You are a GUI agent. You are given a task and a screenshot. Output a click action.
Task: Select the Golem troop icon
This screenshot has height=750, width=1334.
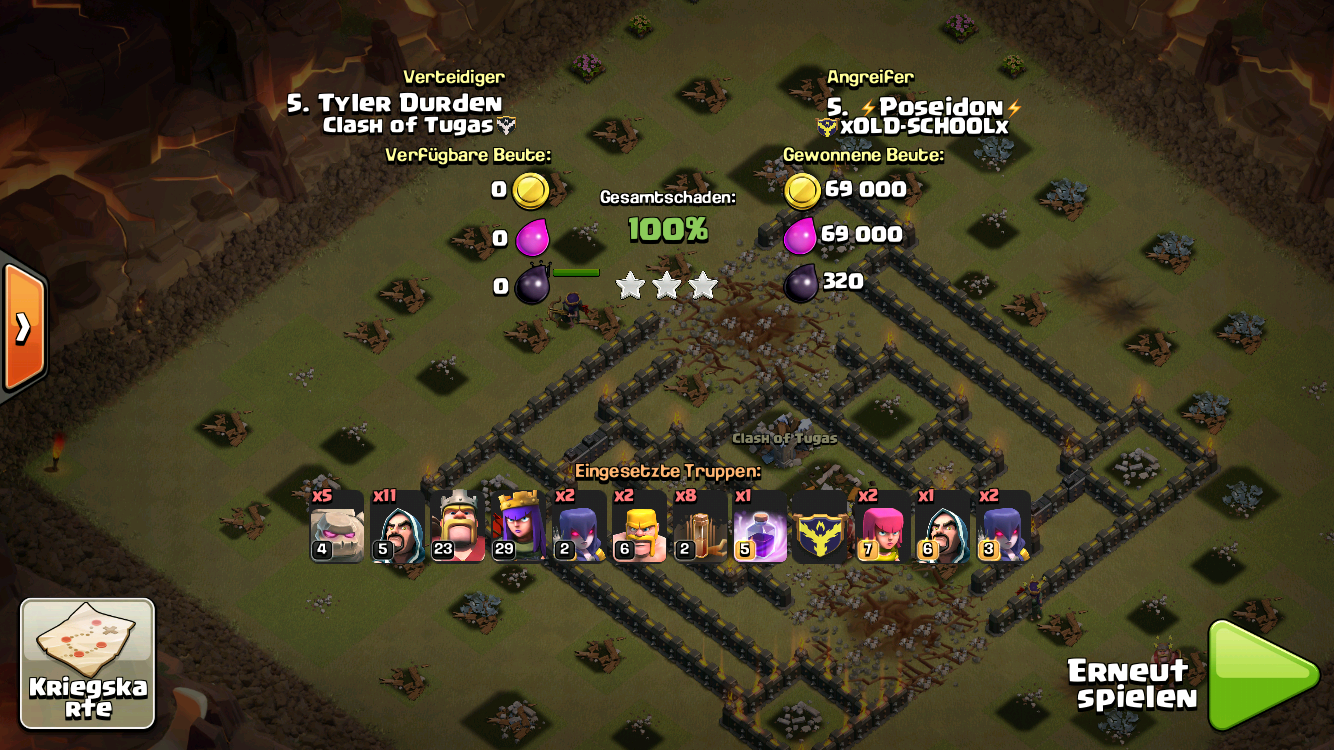point(337,527)
